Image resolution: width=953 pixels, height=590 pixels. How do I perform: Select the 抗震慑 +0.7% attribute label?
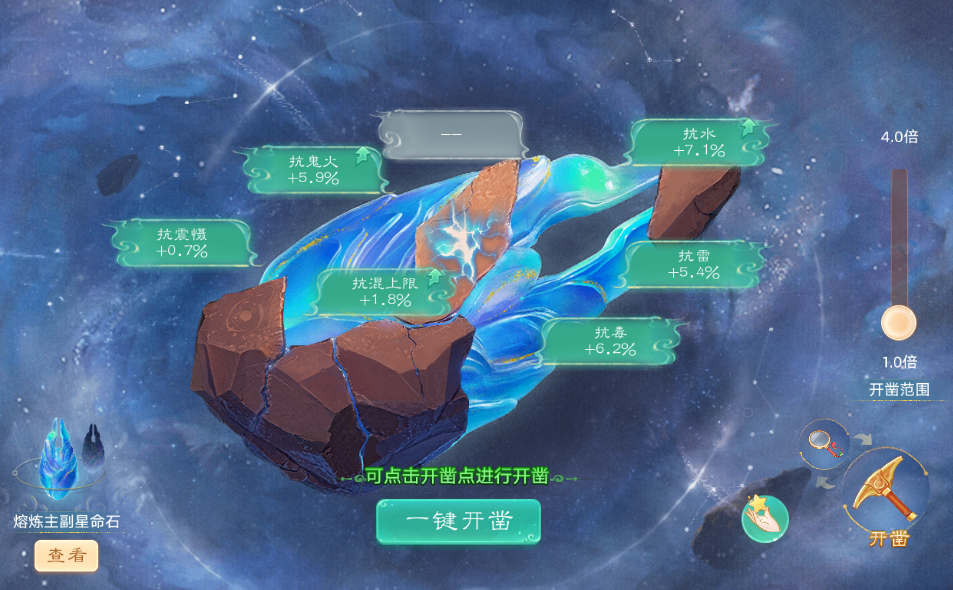tap(181, 242)
